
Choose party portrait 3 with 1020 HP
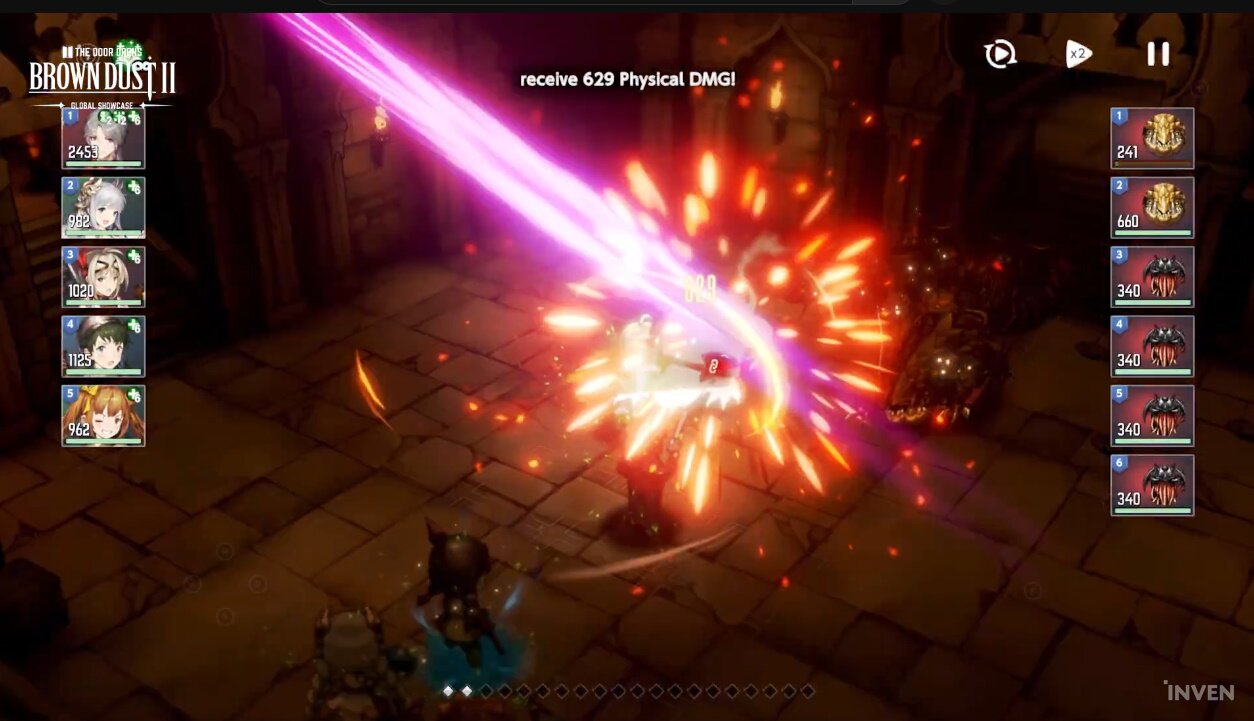tap(104, 277)
